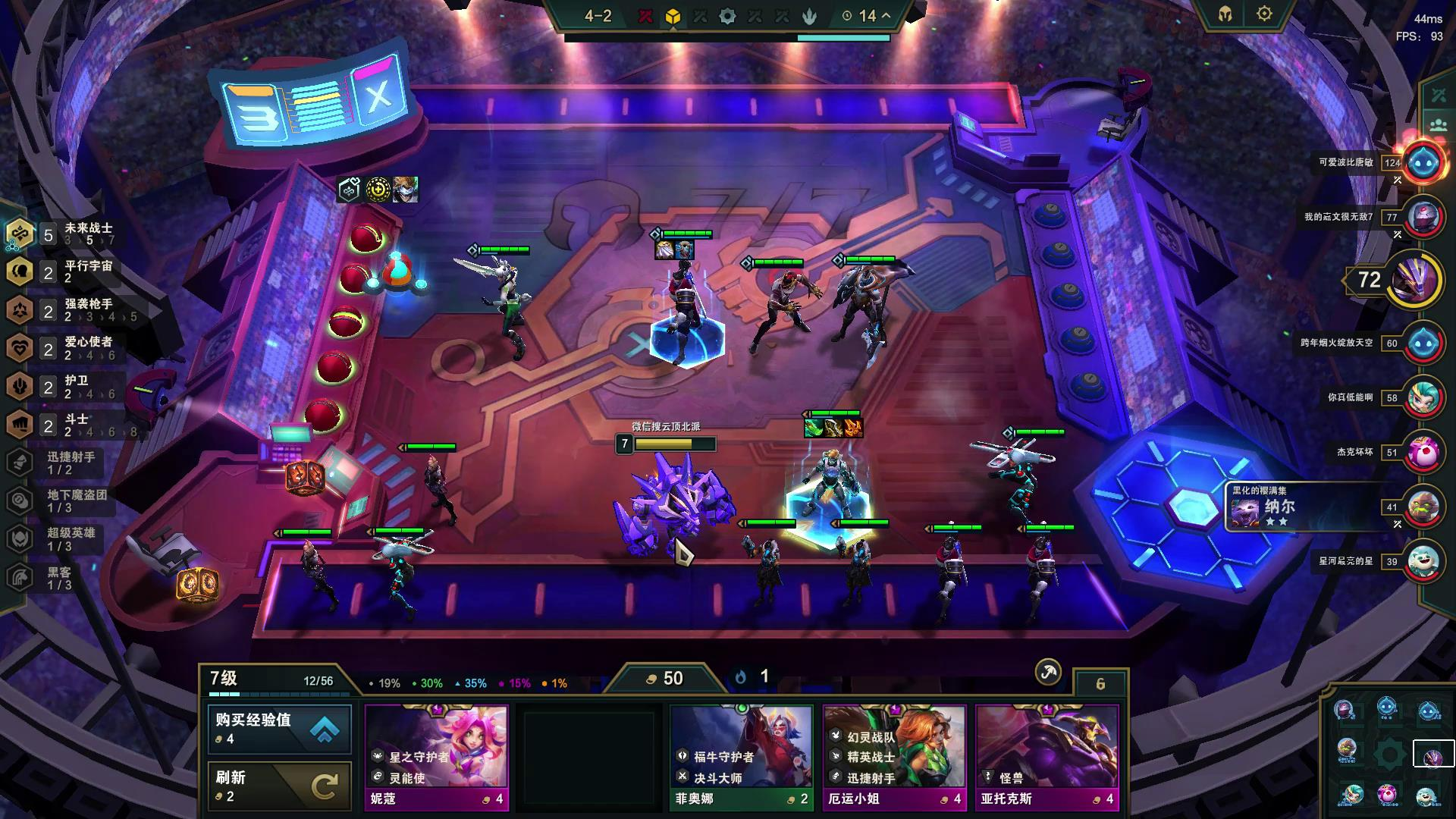1456x819 pixels.
Task: Buy experience for 4 gold
Action: pos(279,728)
